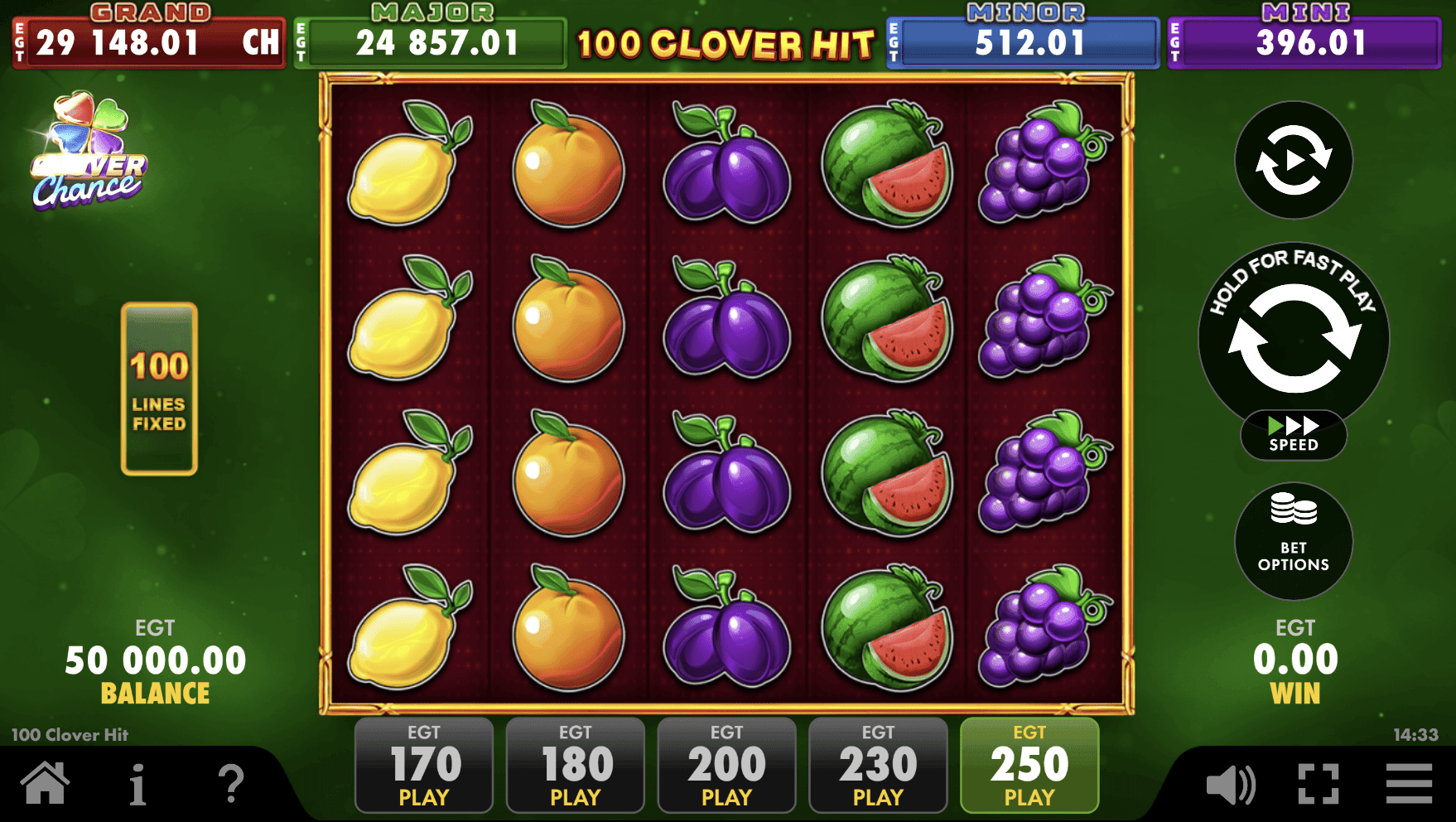Open the Bet Options coins menu
This screenshot has width=1456, height=822.
[1294, 541]
